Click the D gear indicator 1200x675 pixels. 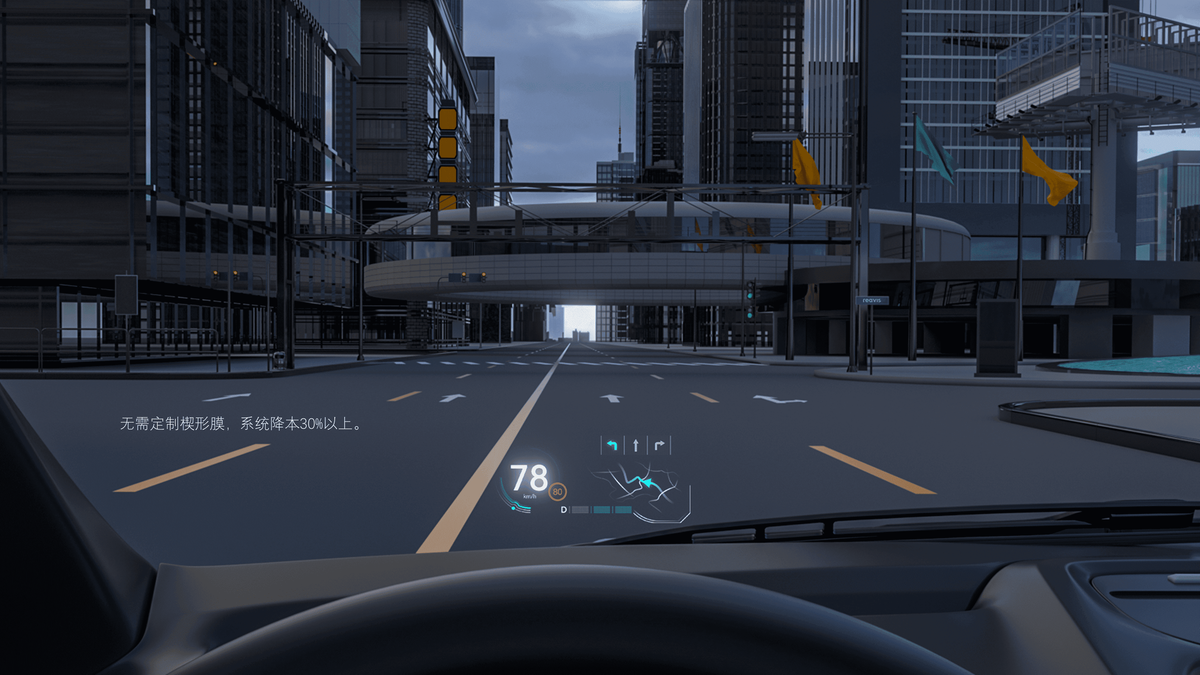click(564, 510)
